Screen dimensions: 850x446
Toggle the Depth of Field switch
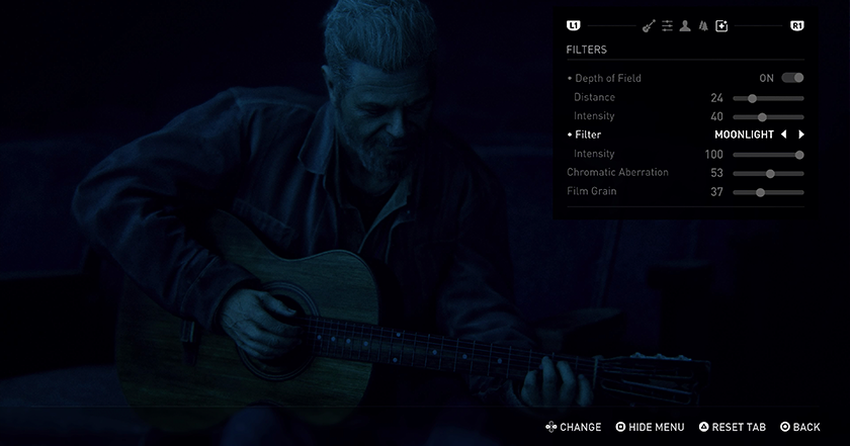click(793, 78)
